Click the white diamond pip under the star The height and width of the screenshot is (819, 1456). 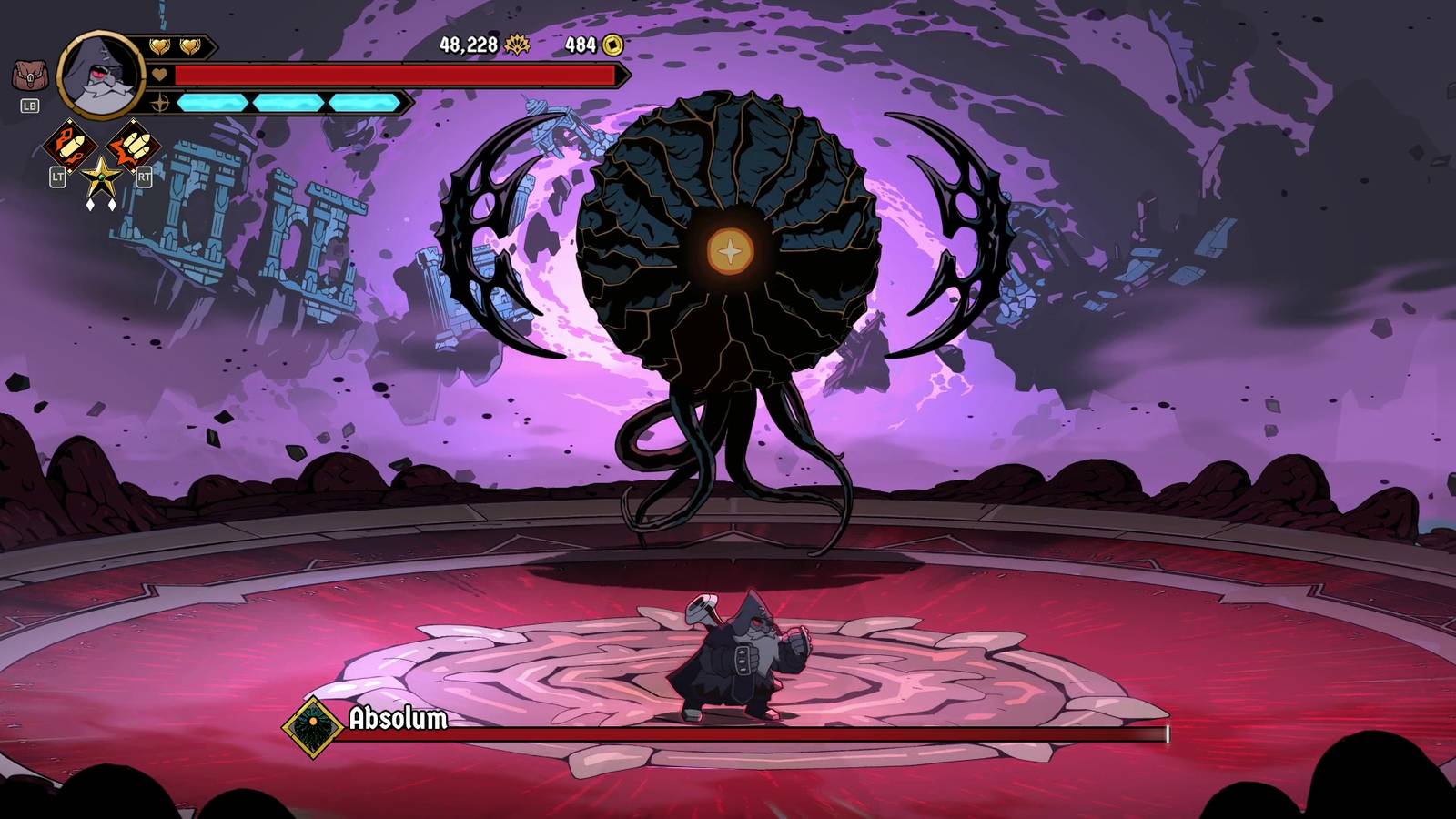tap(89, 204)
